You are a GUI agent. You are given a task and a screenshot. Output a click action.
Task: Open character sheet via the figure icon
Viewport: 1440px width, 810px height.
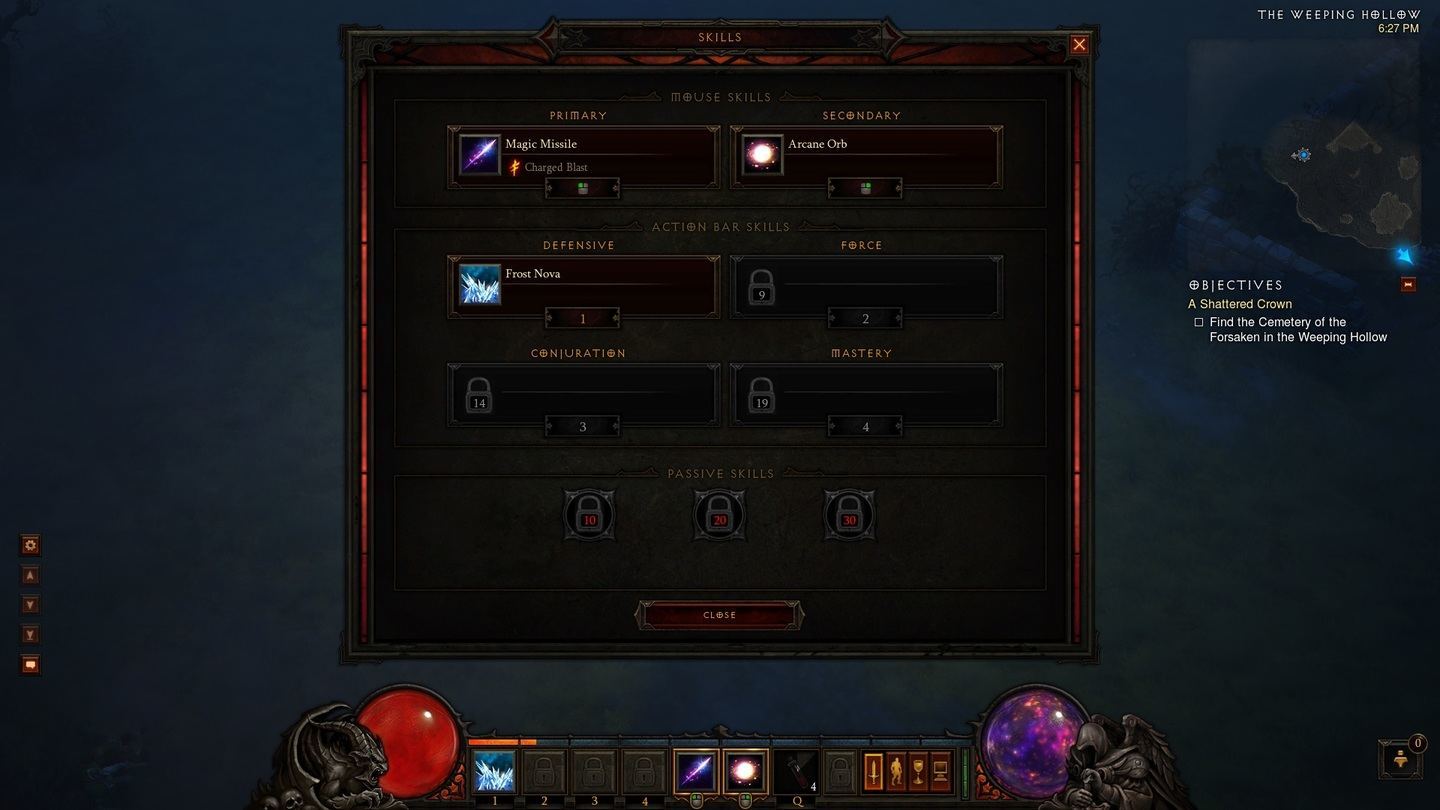pyautogui.click(x=897, y=770)
